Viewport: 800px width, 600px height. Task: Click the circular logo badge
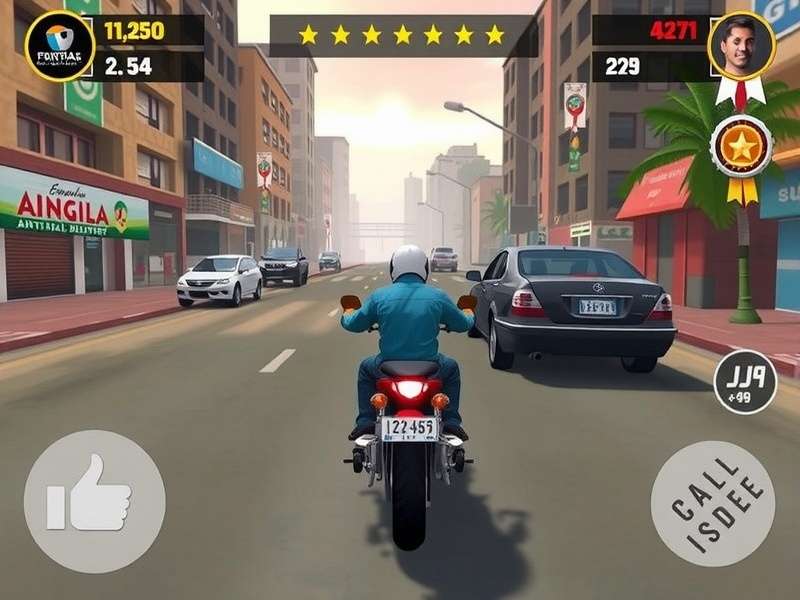point(59,45)
